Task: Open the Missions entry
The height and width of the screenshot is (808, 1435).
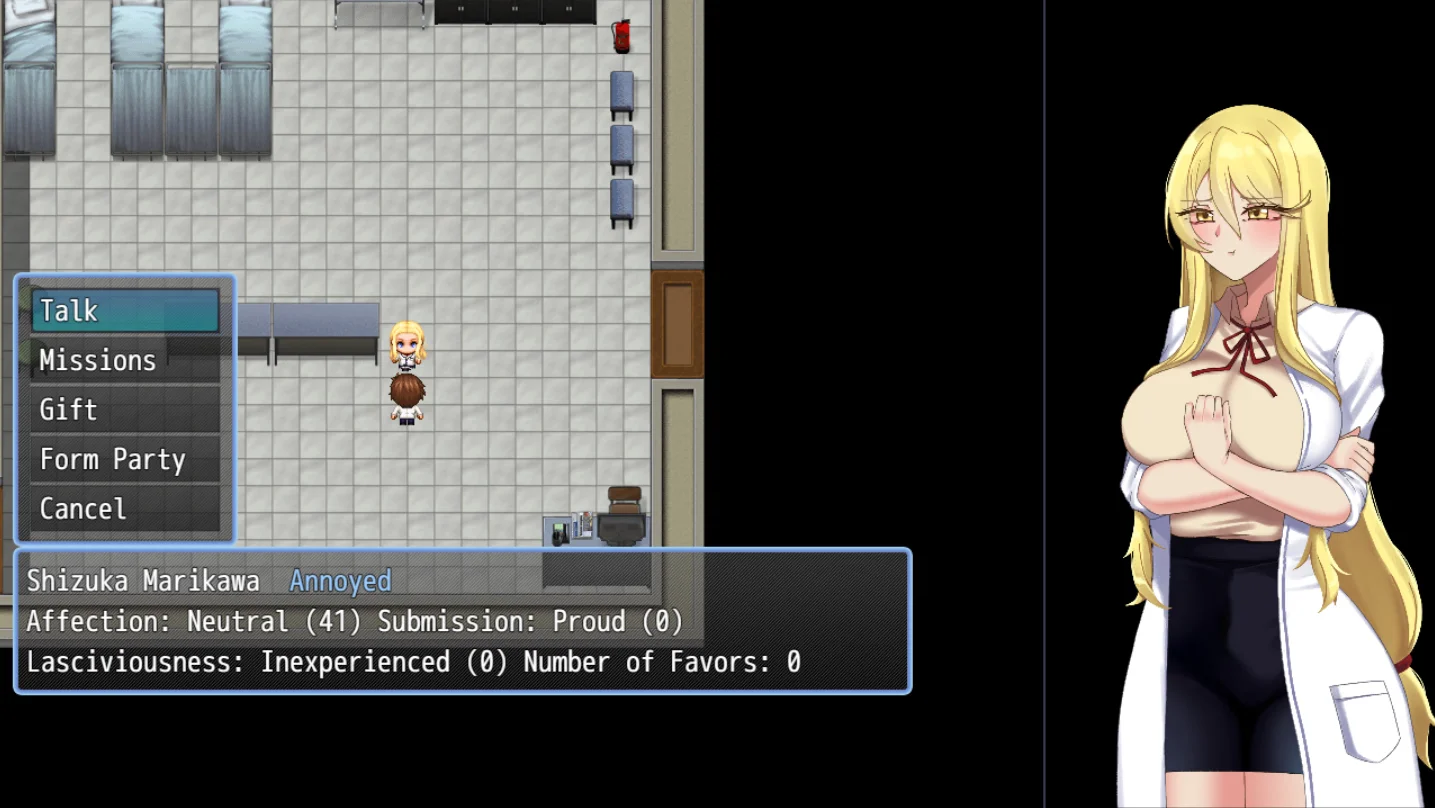Action: click(x=125, y=360)
